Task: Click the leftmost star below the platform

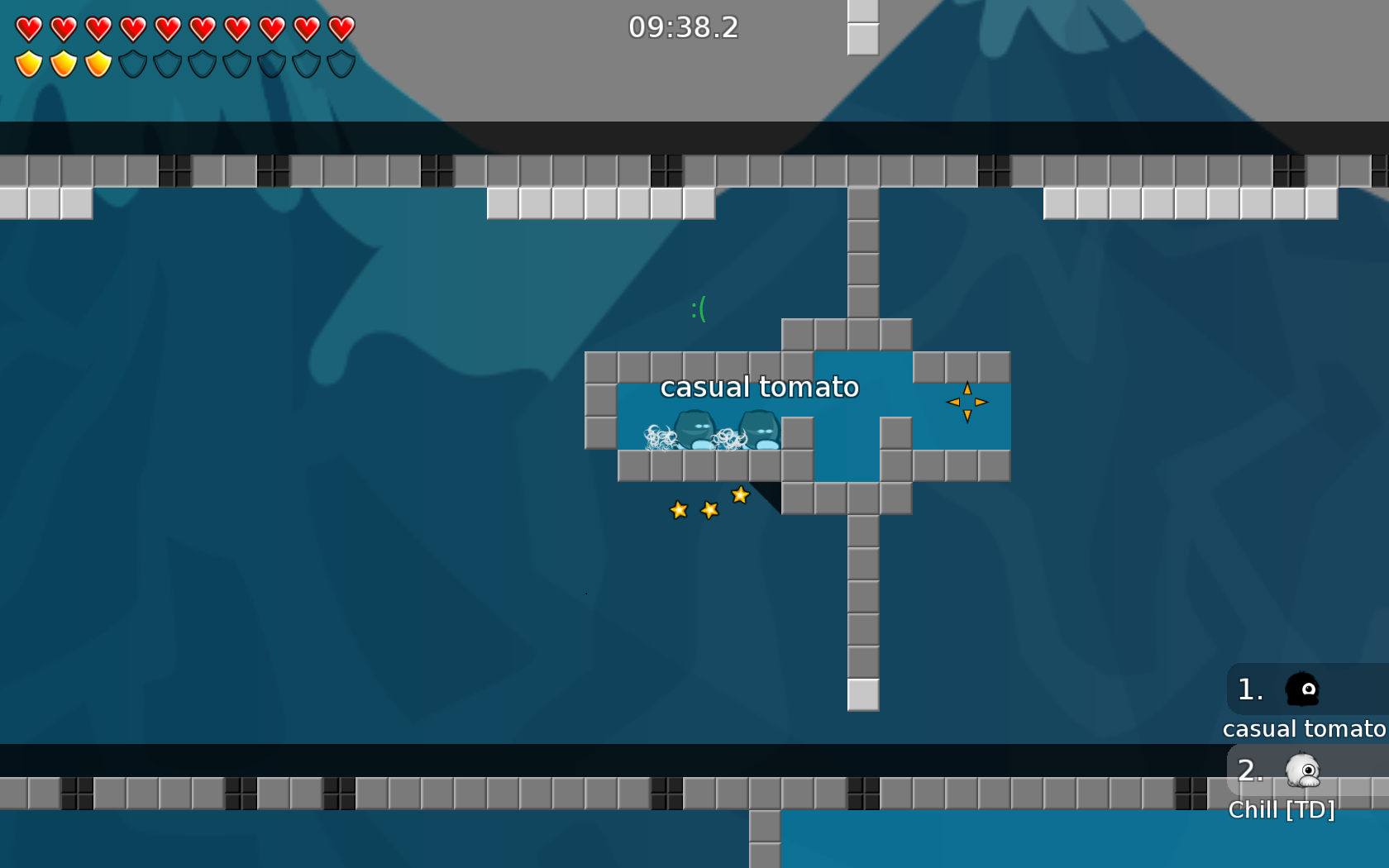Action: [678, 510]
